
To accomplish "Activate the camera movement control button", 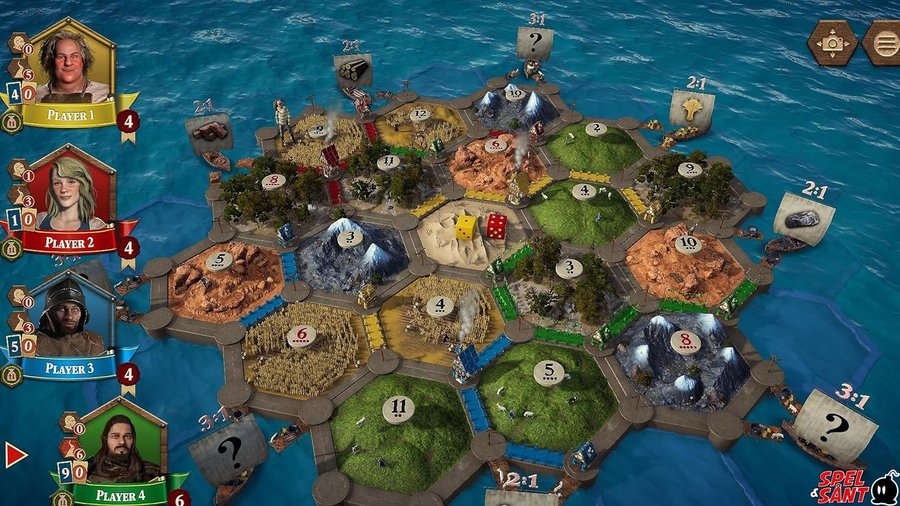I will (832, 43).
